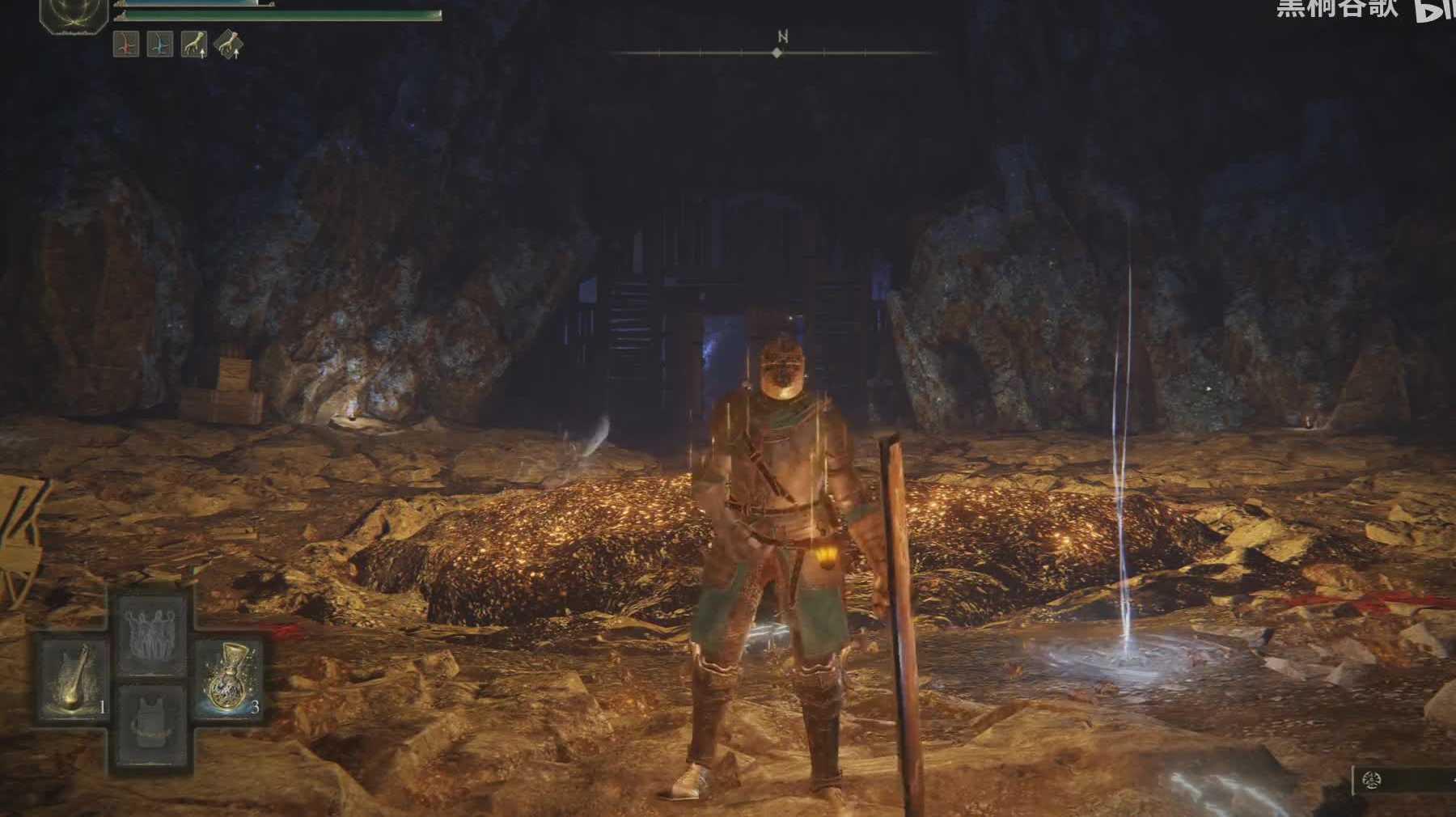1456x817 pixels.
Task: Select the group of figures spell slot
Action: (151, 633)
